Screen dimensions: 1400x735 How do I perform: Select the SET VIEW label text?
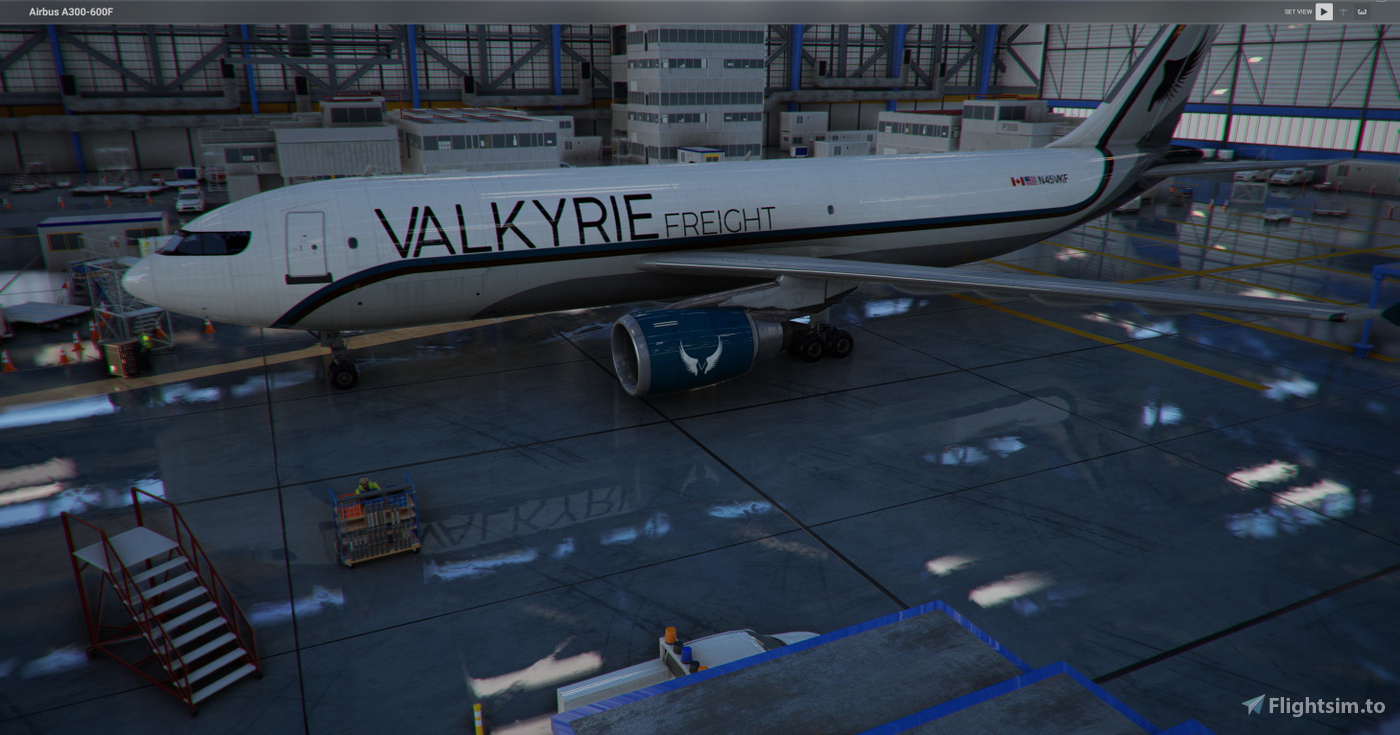point(1297,11)
